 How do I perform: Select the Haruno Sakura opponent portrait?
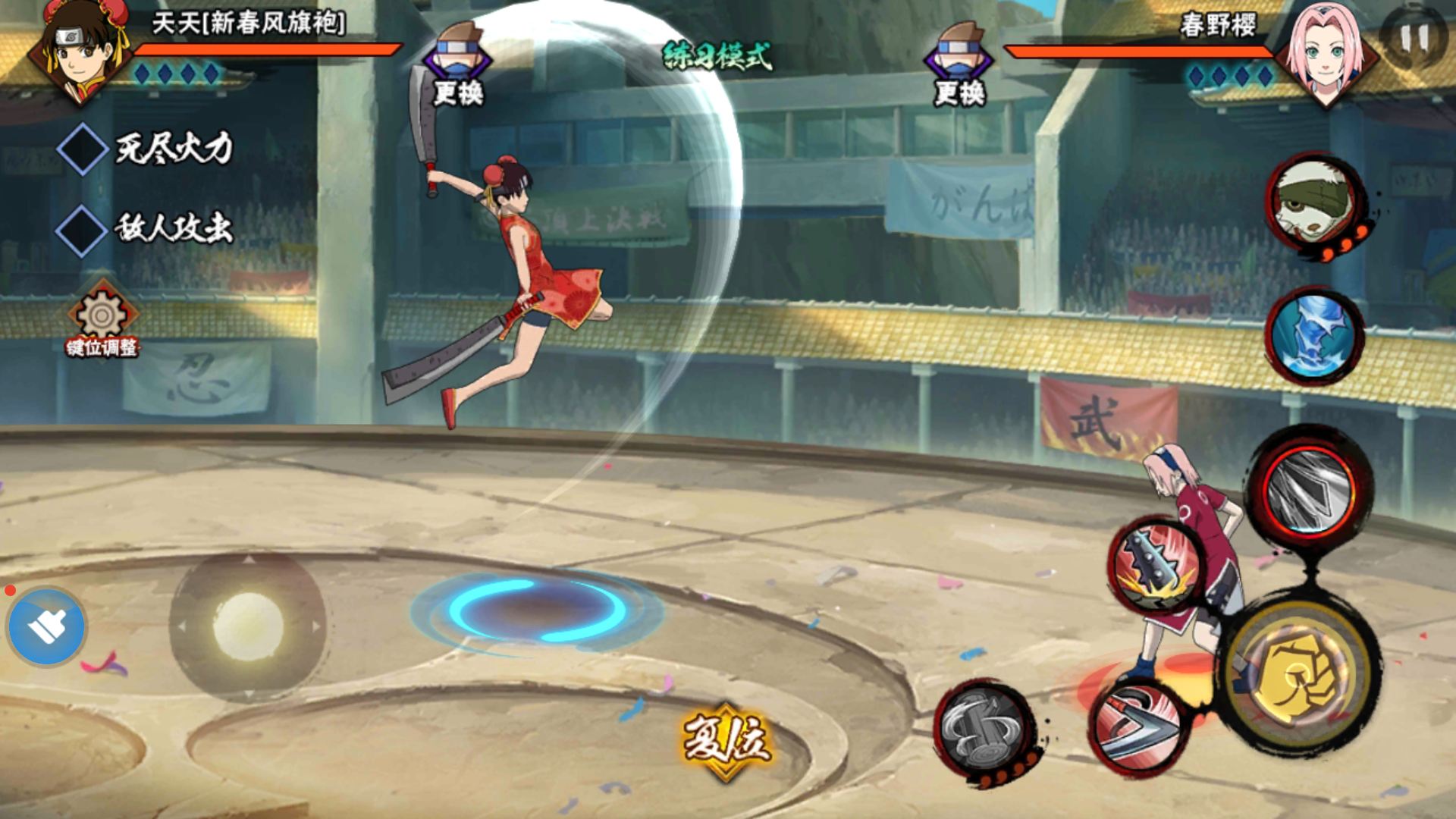1325,53
